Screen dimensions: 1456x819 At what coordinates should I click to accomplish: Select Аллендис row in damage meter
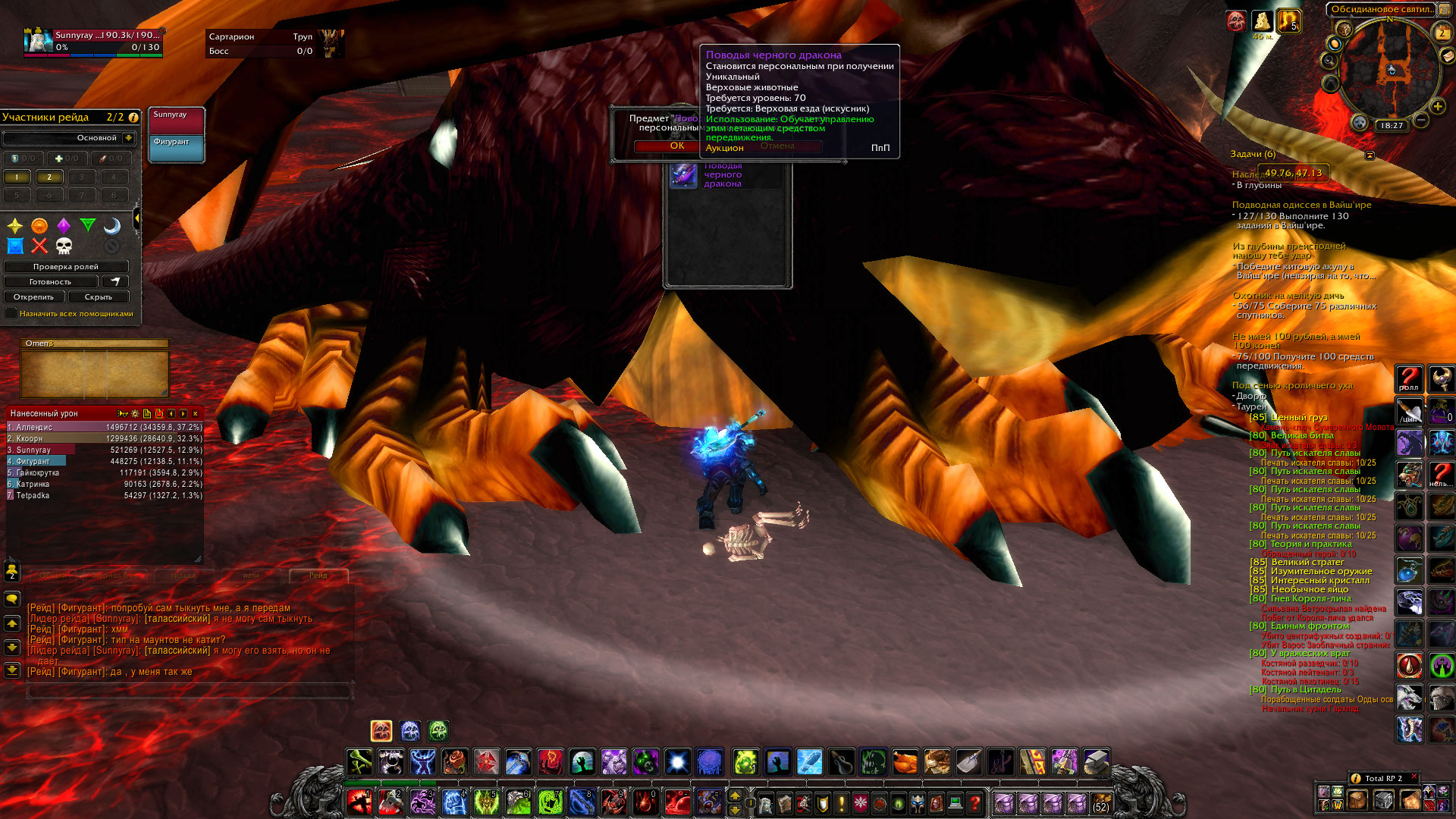(x=105, y=428)
